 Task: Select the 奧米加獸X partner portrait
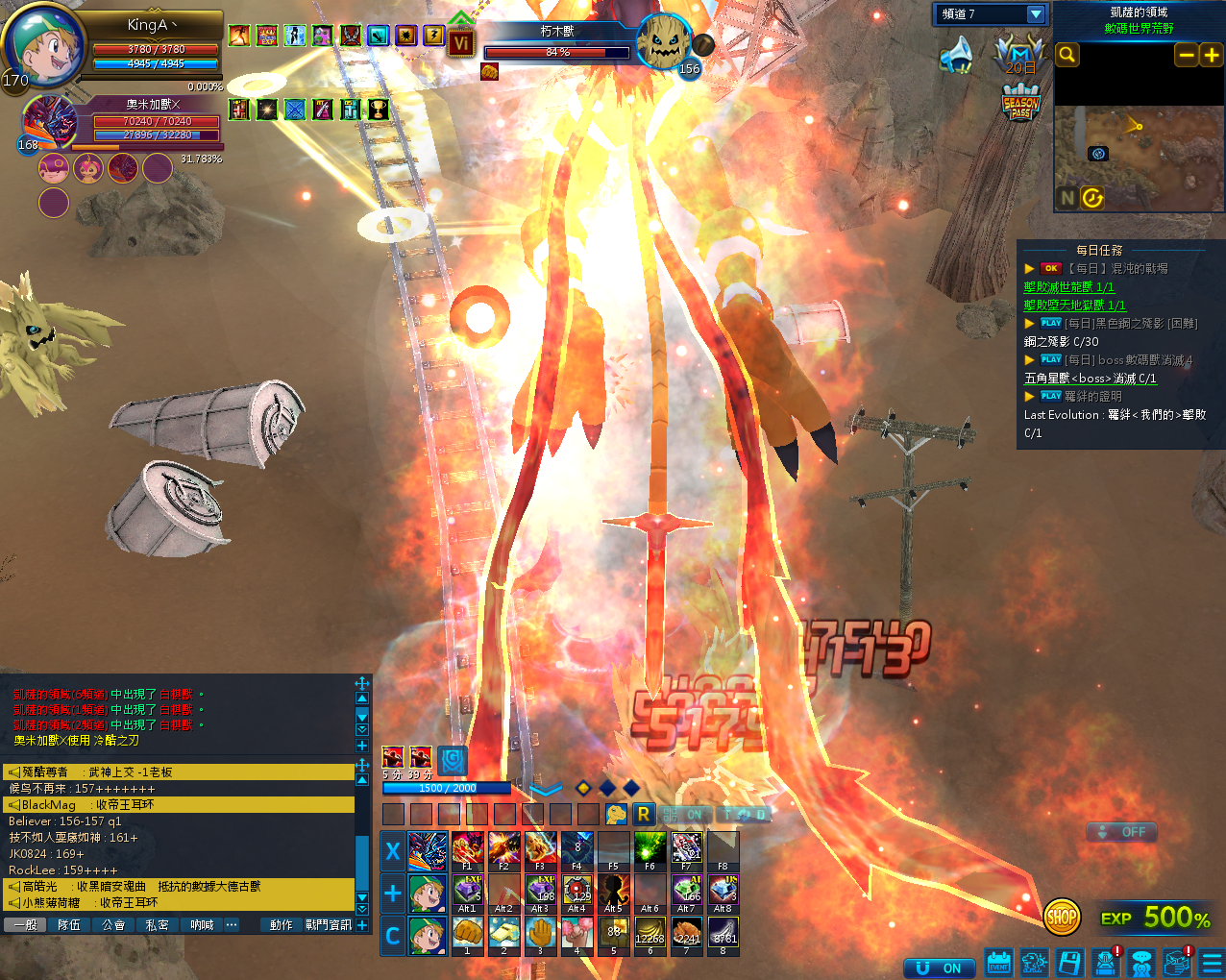coord(48,121)
